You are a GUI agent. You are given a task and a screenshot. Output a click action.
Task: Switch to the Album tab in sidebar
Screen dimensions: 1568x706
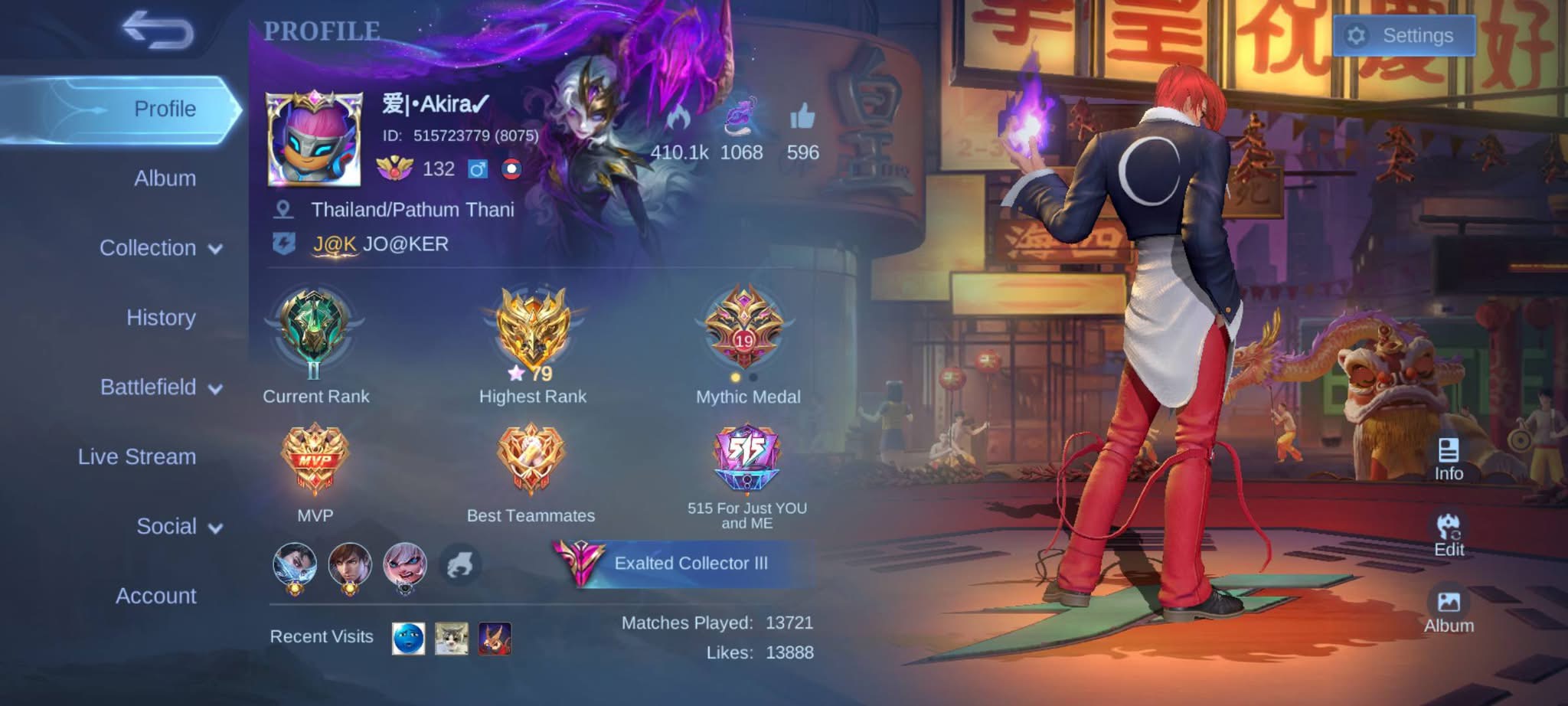165,178
